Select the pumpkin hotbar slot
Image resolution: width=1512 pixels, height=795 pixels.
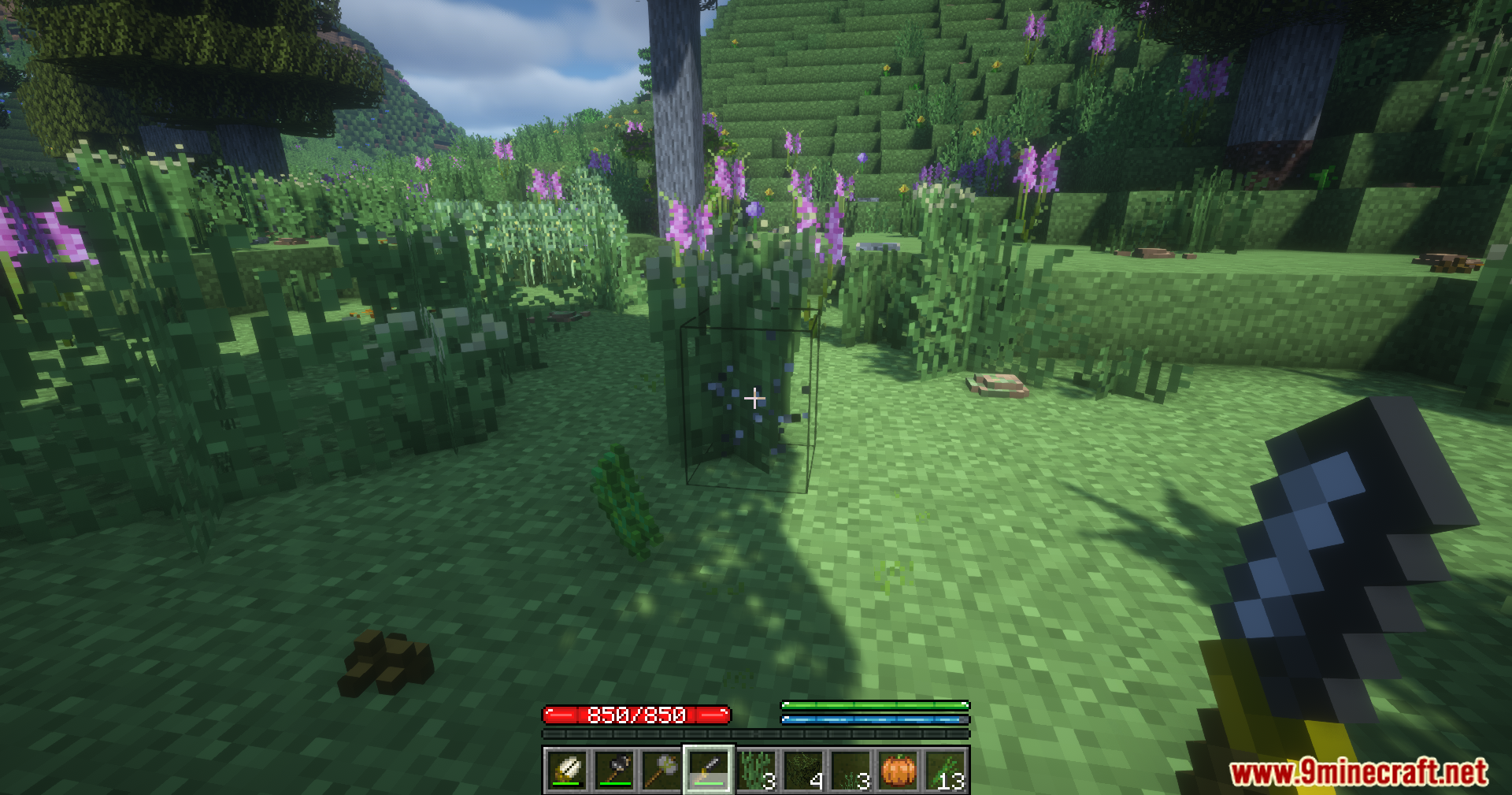pyautogui.click(x=899, y=770)
